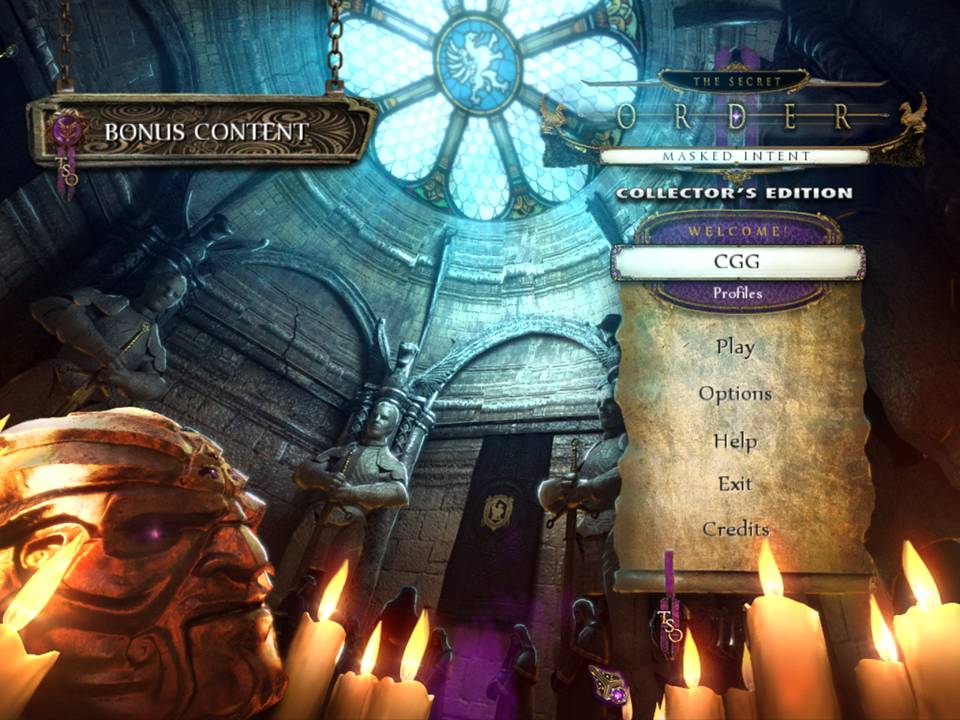
Task: View the Credits
Action: 735,528
